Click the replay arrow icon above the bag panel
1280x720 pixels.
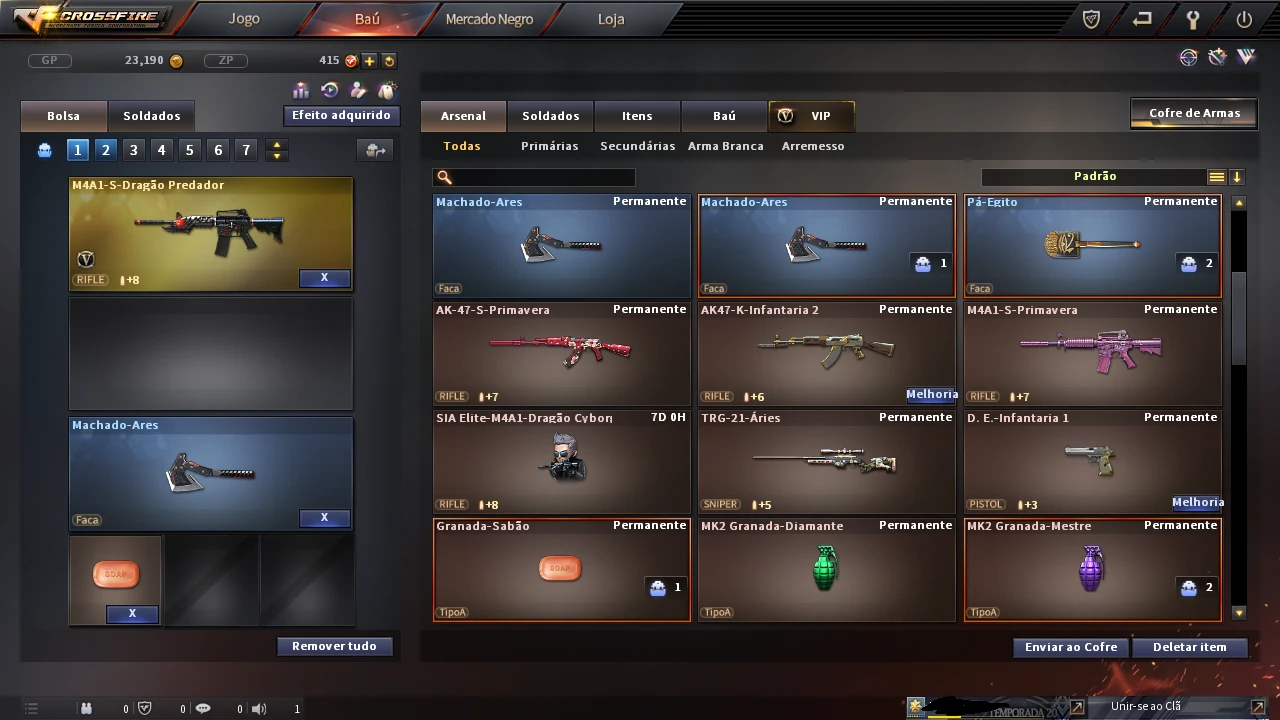[329, 91]
